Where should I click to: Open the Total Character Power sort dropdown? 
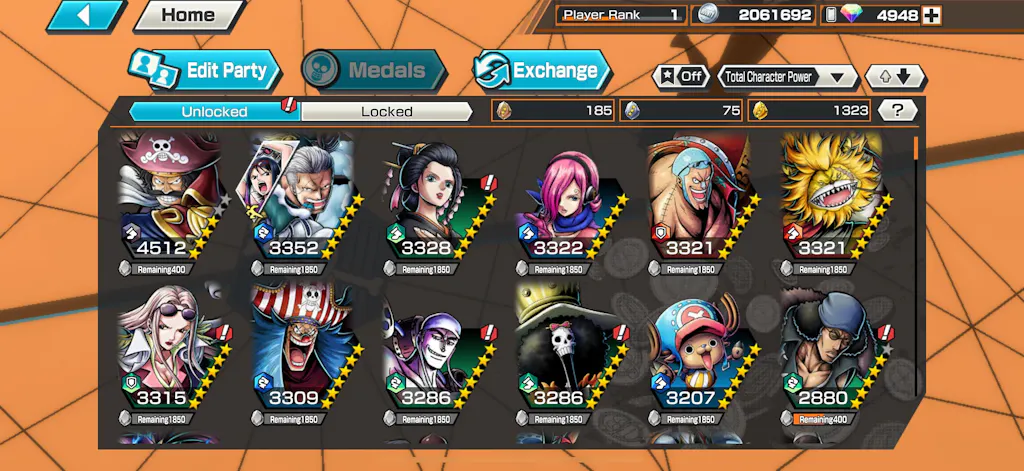click(x=788, y=76)
